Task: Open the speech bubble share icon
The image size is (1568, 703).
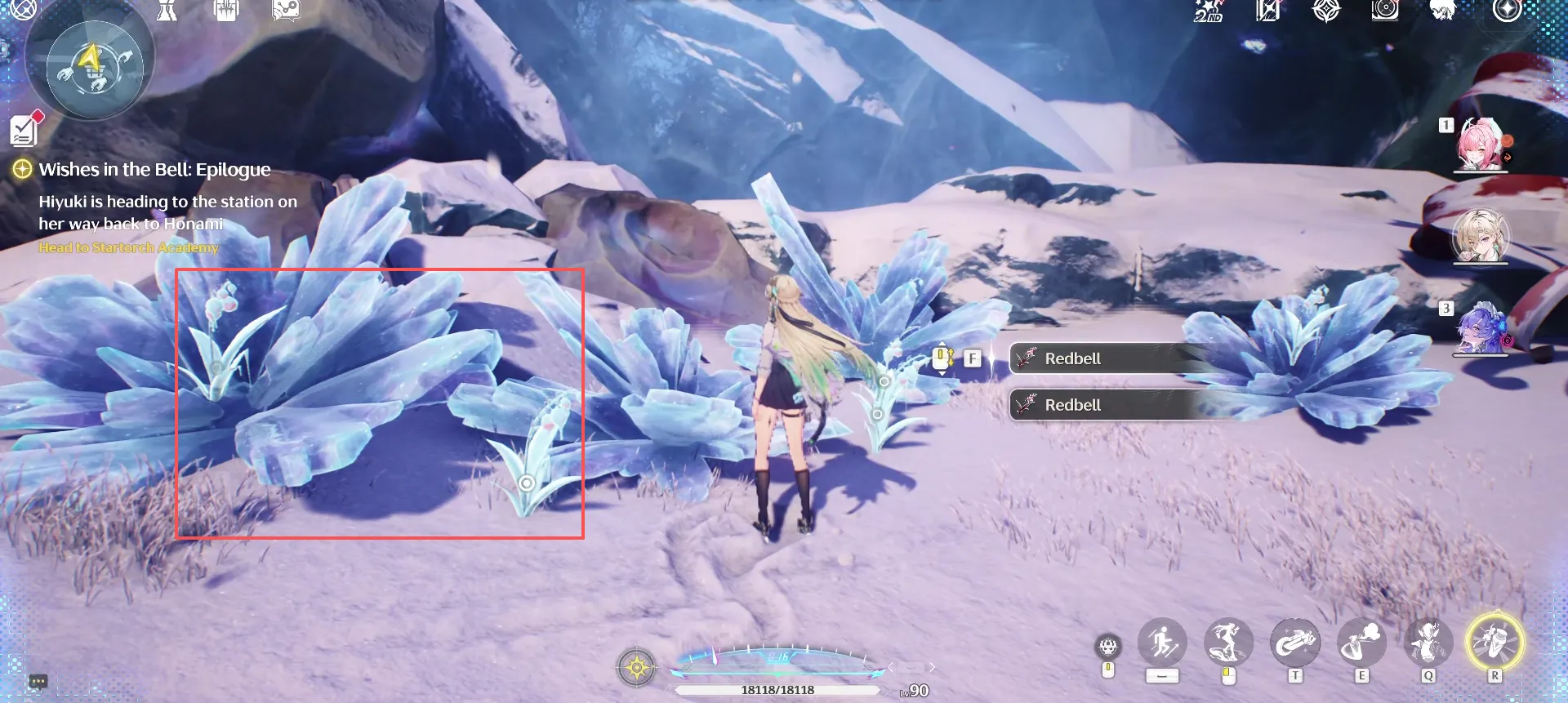Action: (x=286, y=10)
